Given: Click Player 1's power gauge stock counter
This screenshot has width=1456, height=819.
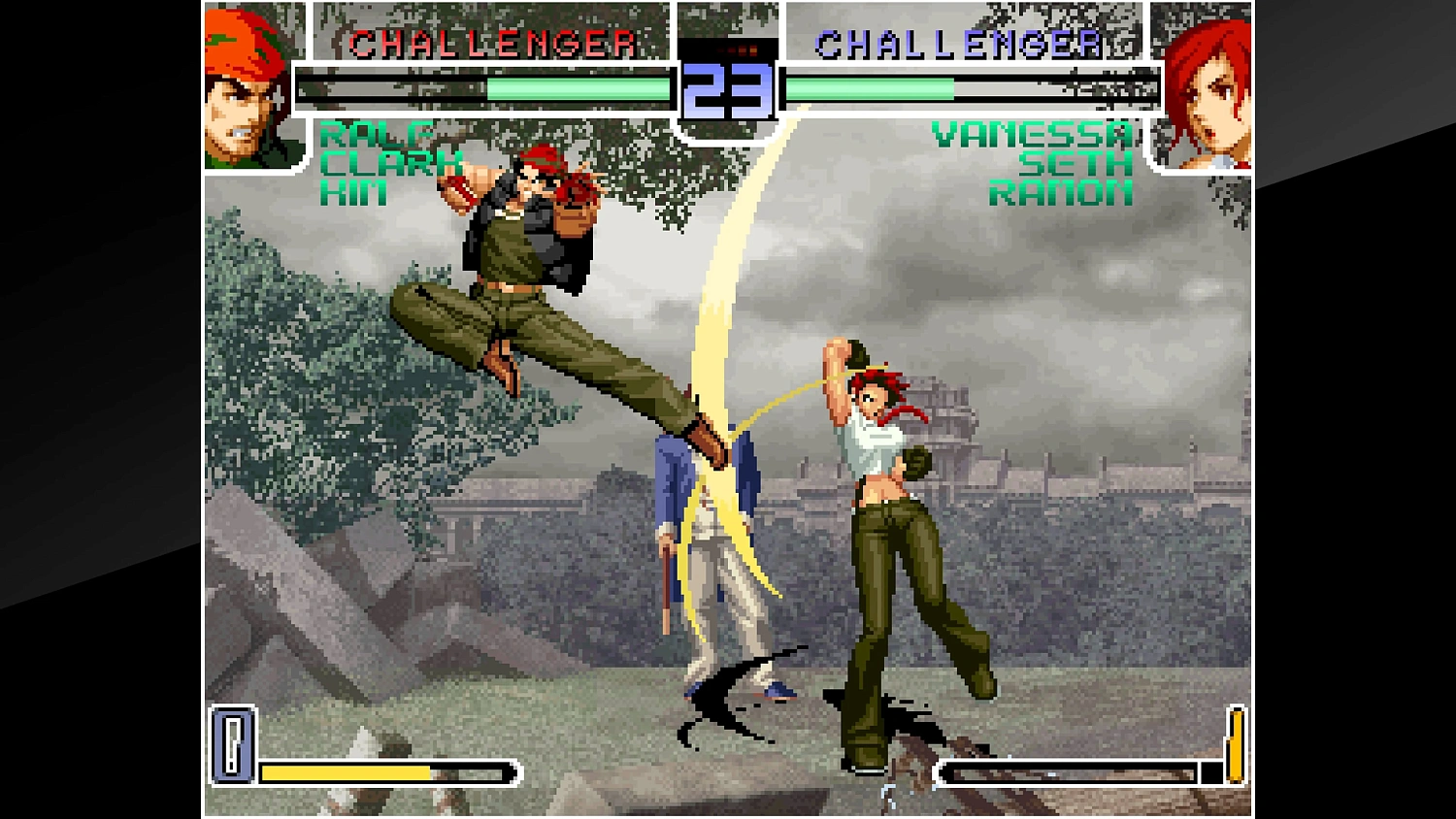Looking at the screenshot, I should coord(234,743).
